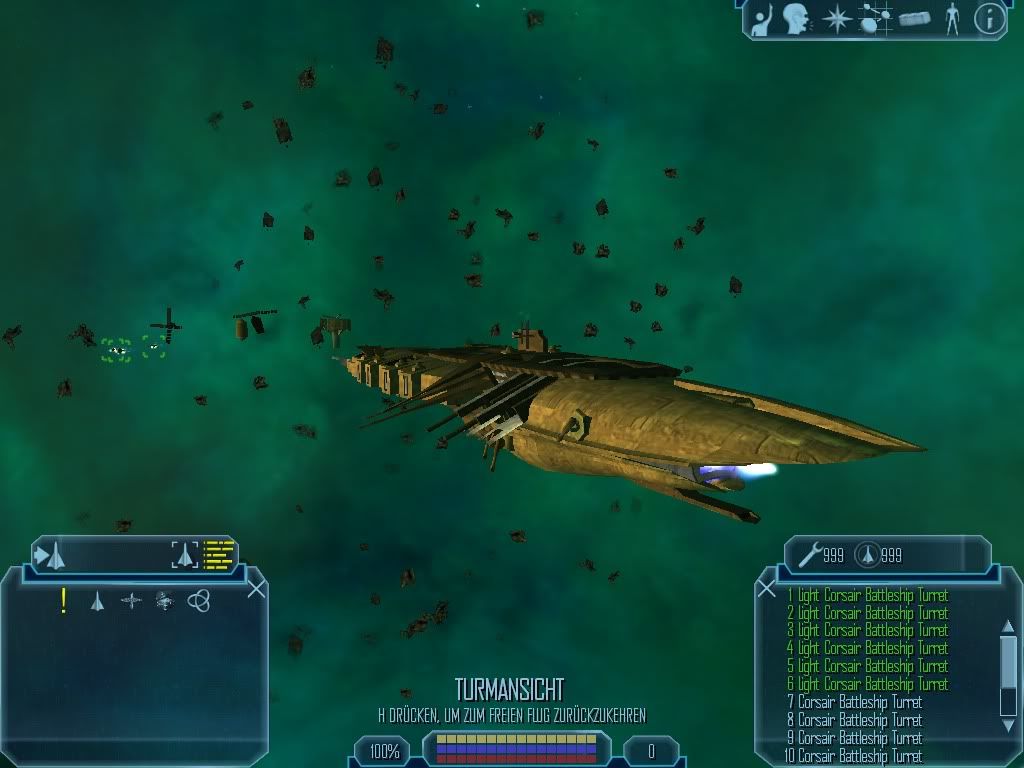Open the circled 'i' information icon

pos(989,18)
